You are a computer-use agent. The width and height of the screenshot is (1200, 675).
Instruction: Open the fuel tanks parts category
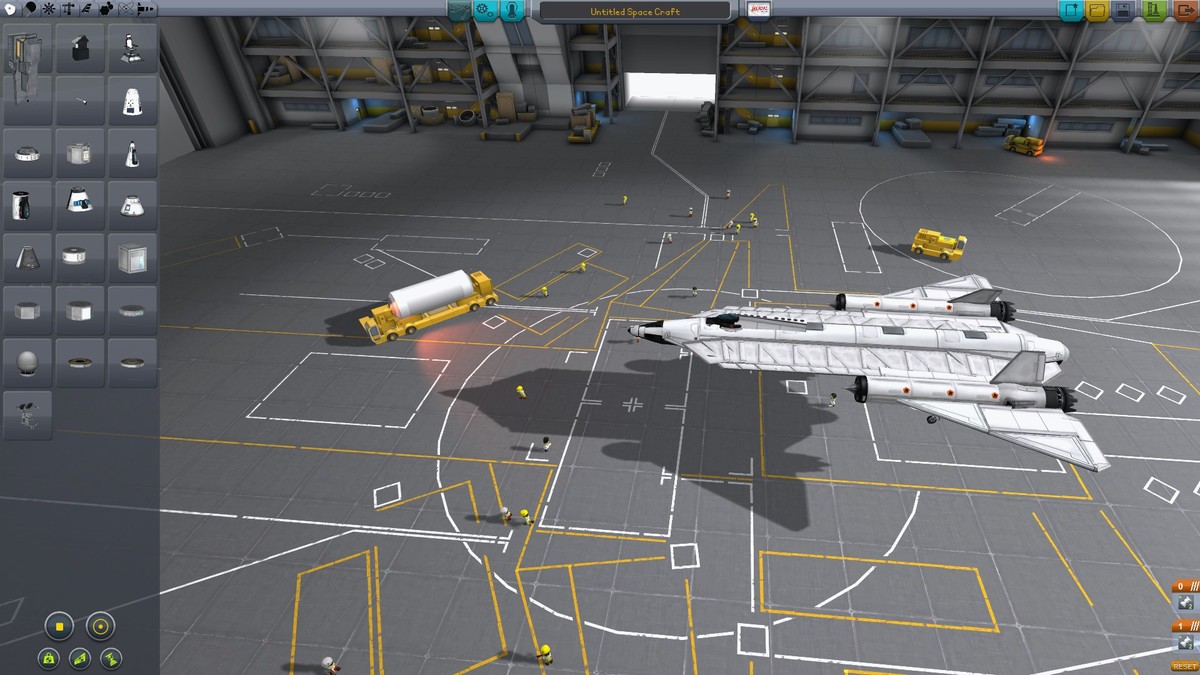30,8
